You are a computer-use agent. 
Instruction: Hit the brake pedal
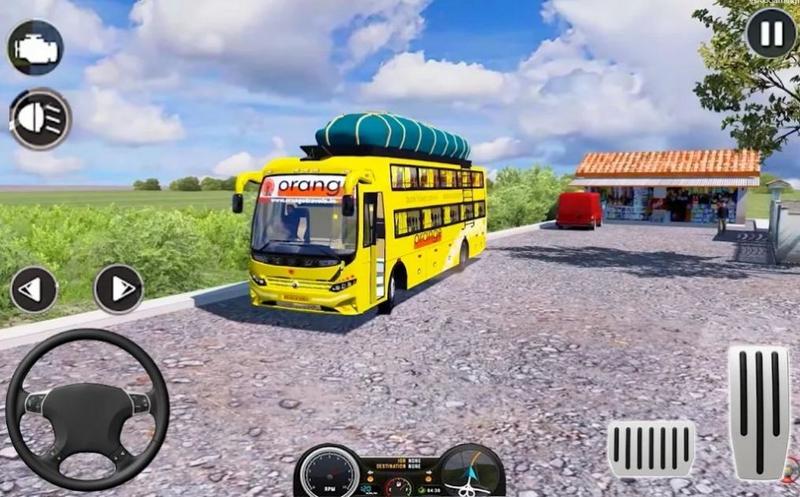click(651, 448)
